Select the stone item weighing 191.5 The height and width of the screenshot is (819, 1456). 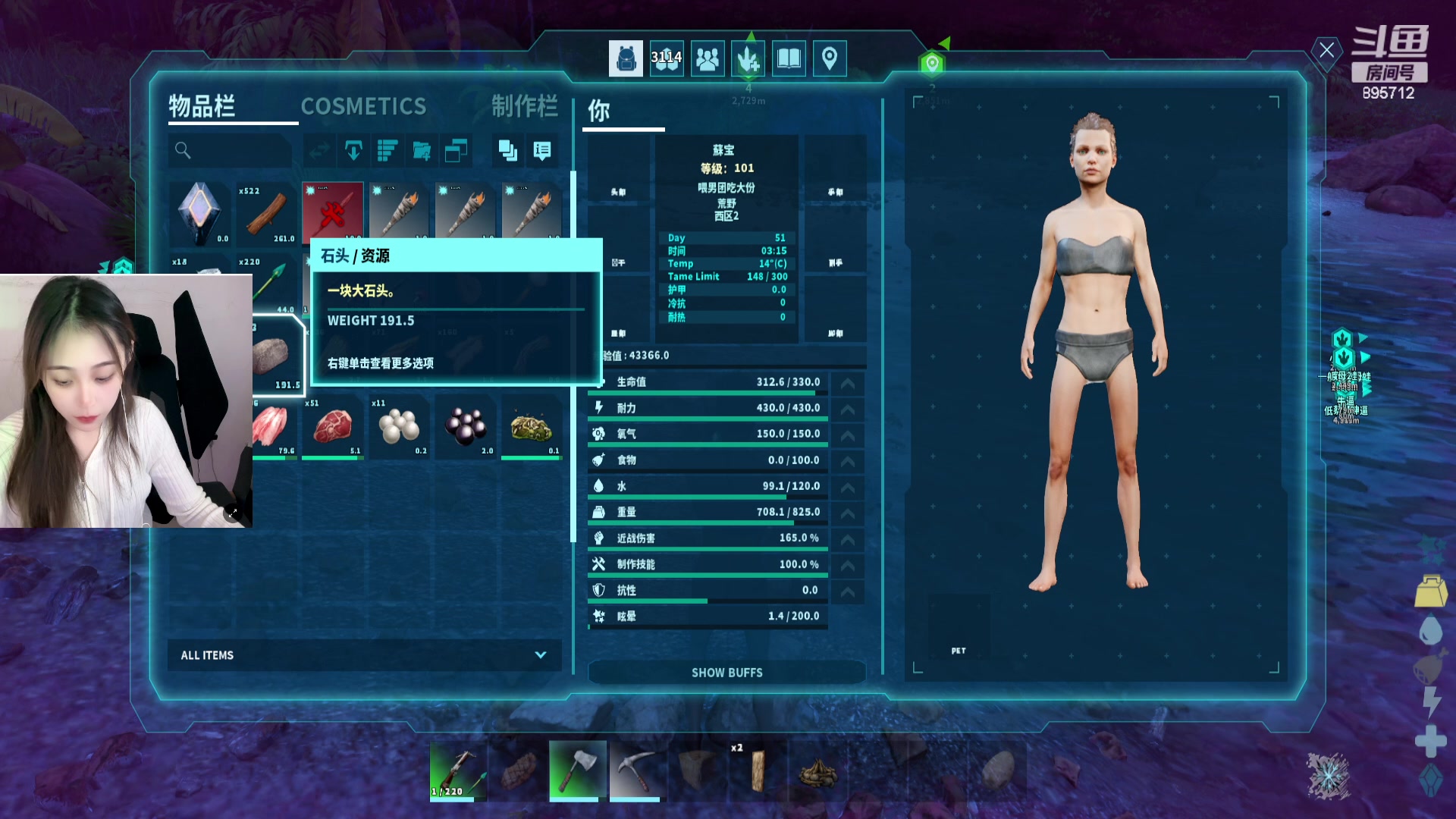tap(273, 356)
